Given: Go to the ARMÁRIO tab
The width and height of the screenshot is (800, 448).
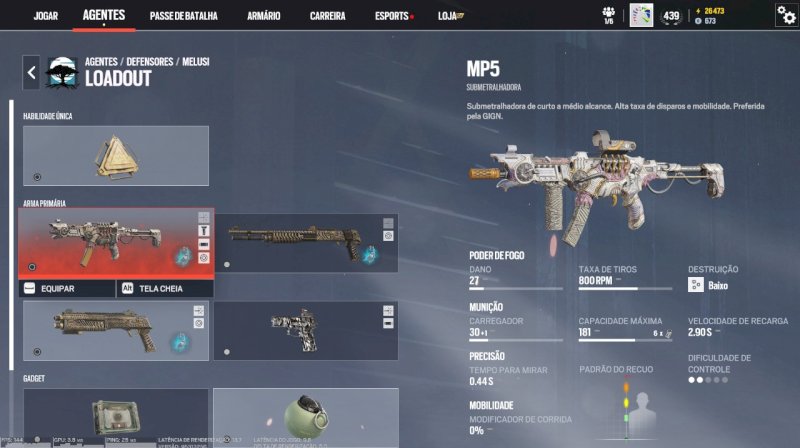Looking at the screenshot, I should (x=263, y=16).
